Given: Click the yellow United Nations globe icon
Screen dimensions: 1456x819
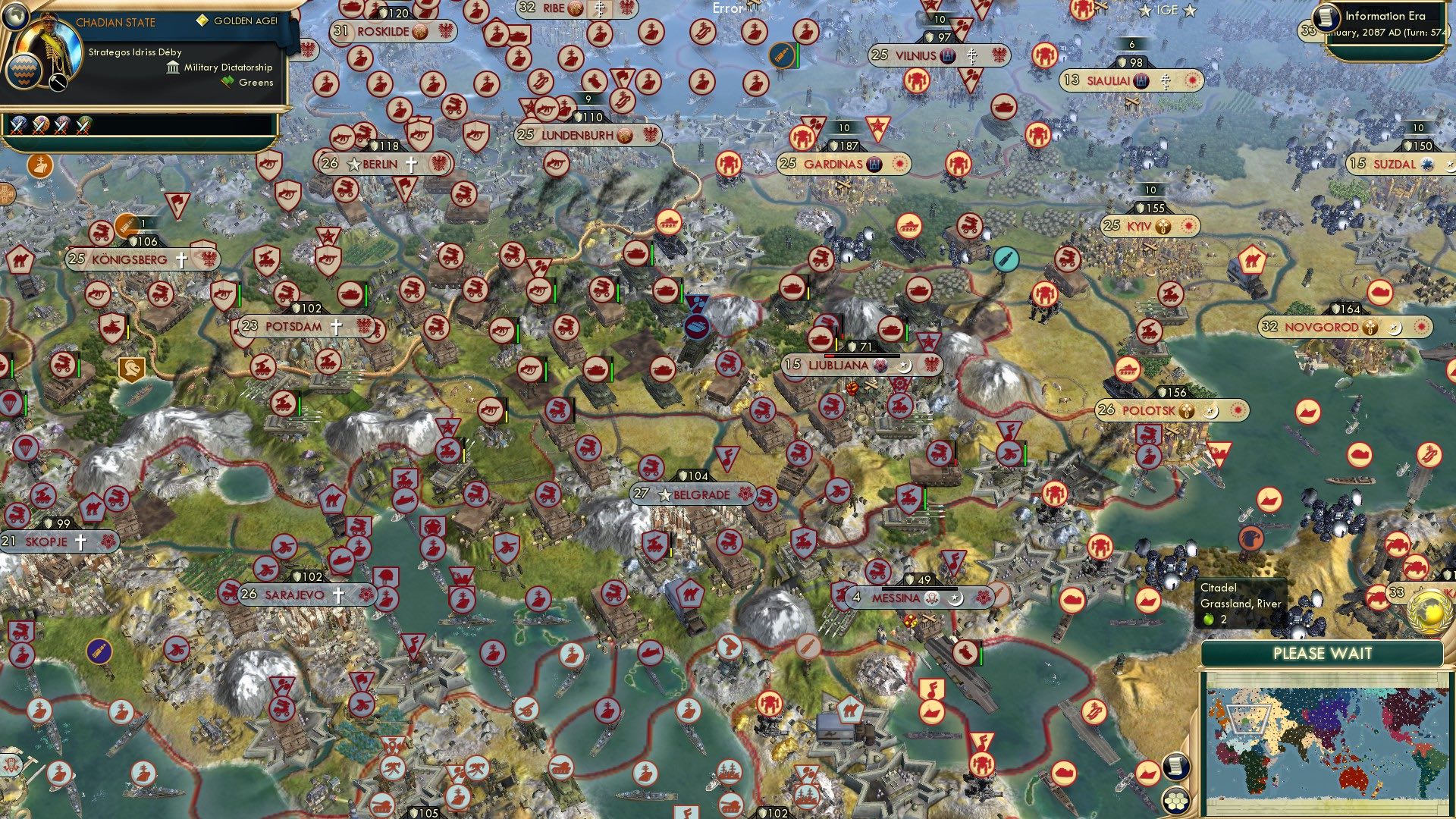Looking at the screenshot, I should point(1428,613).
